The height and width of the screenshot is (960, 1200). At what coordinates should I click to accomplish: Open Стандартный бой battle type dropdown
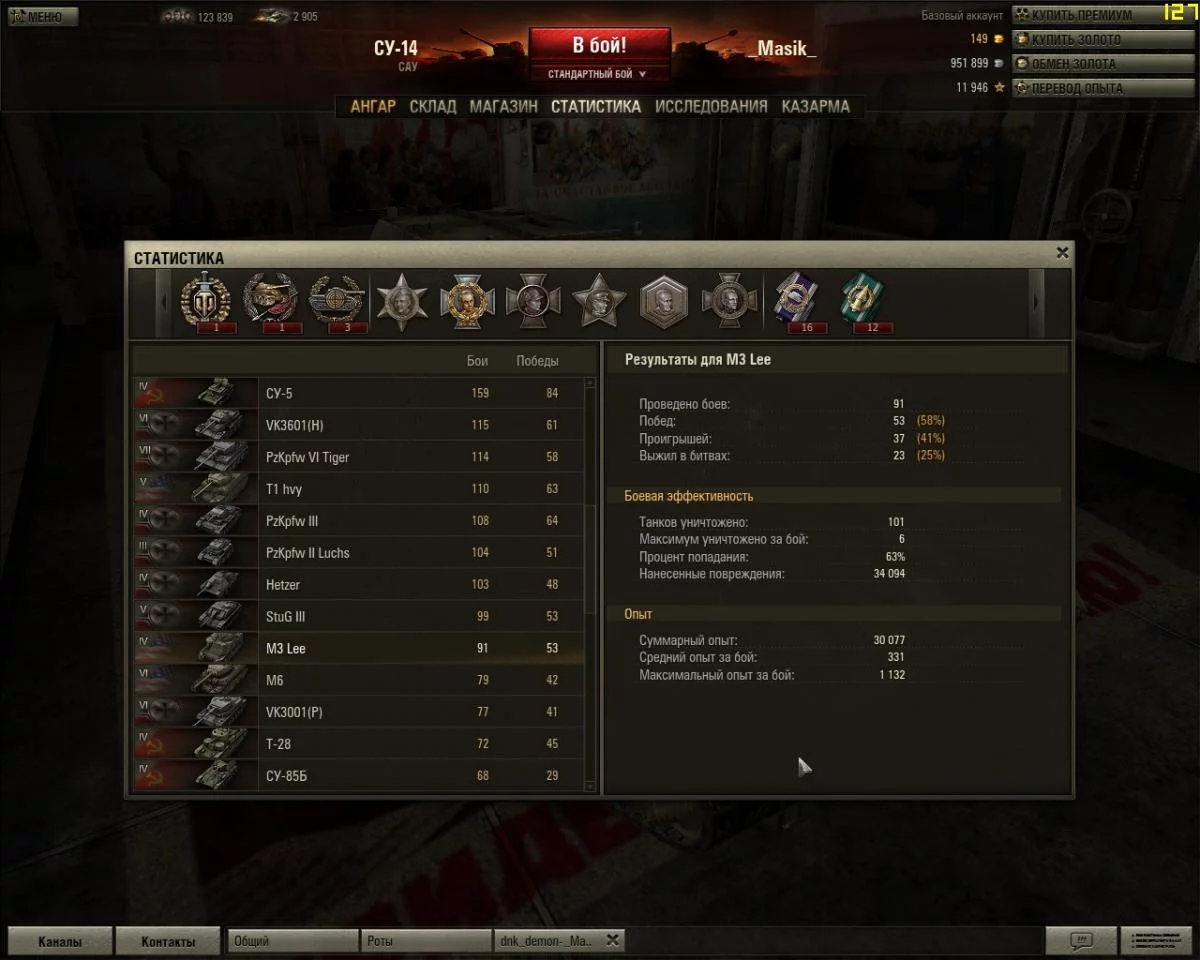click(x=598, y=74)
